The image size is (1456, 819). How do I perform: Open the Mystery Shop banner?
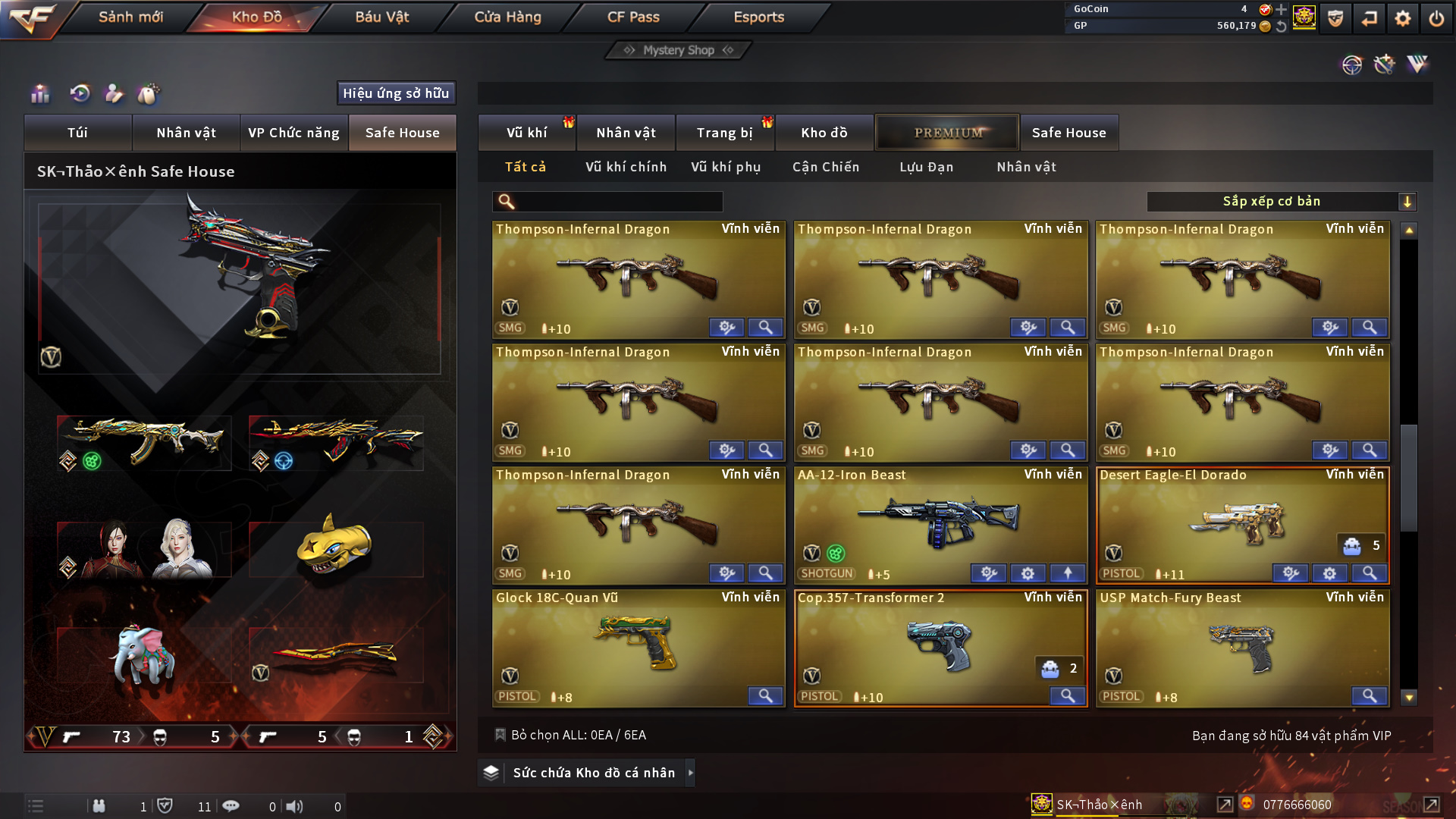(x=679, y=50)
